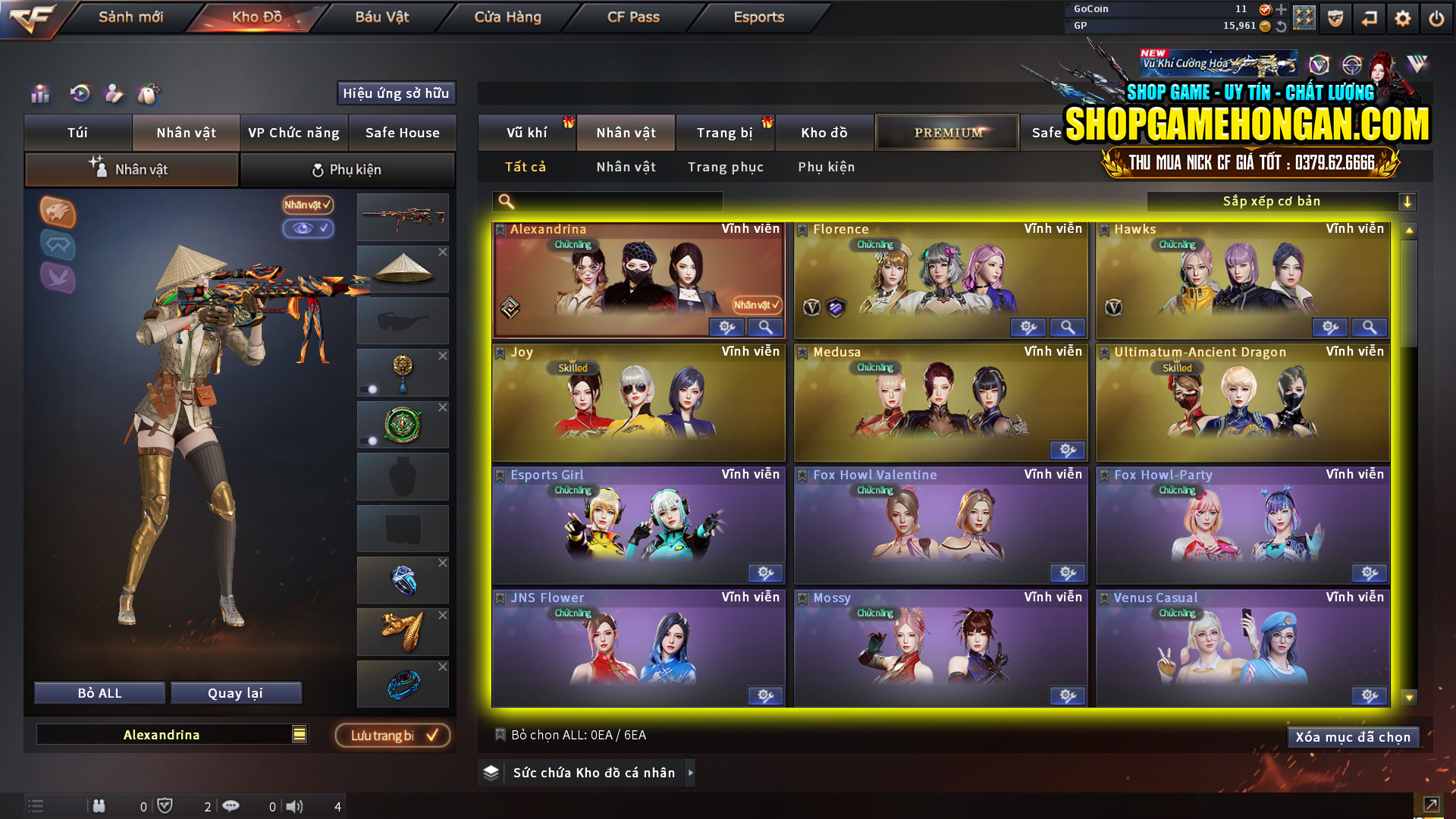
Task: Toggle selection flag on the Joy character card
Action: 500,351
